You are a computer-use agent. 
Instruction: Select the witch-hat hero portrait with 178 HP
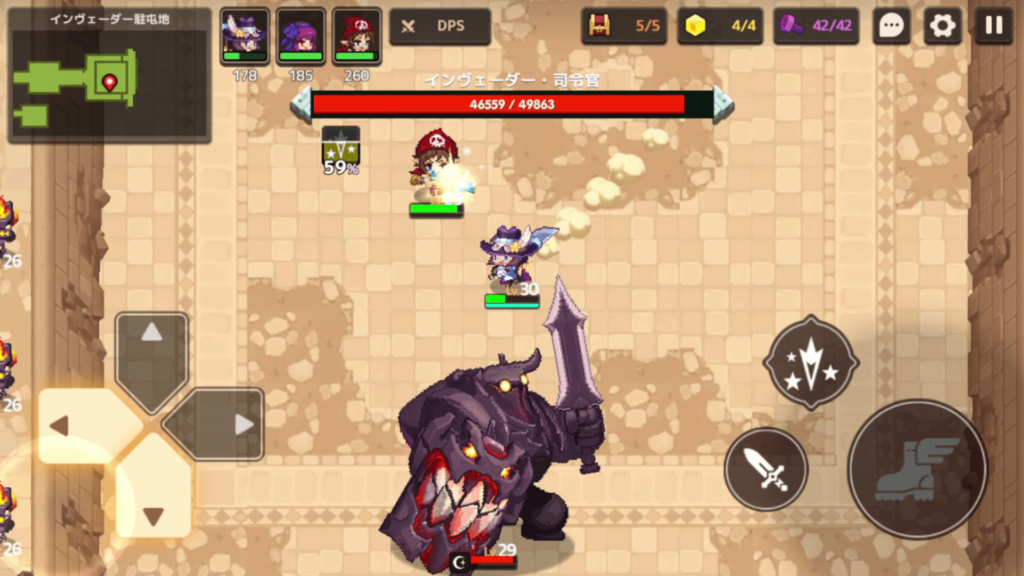[245, 37]
